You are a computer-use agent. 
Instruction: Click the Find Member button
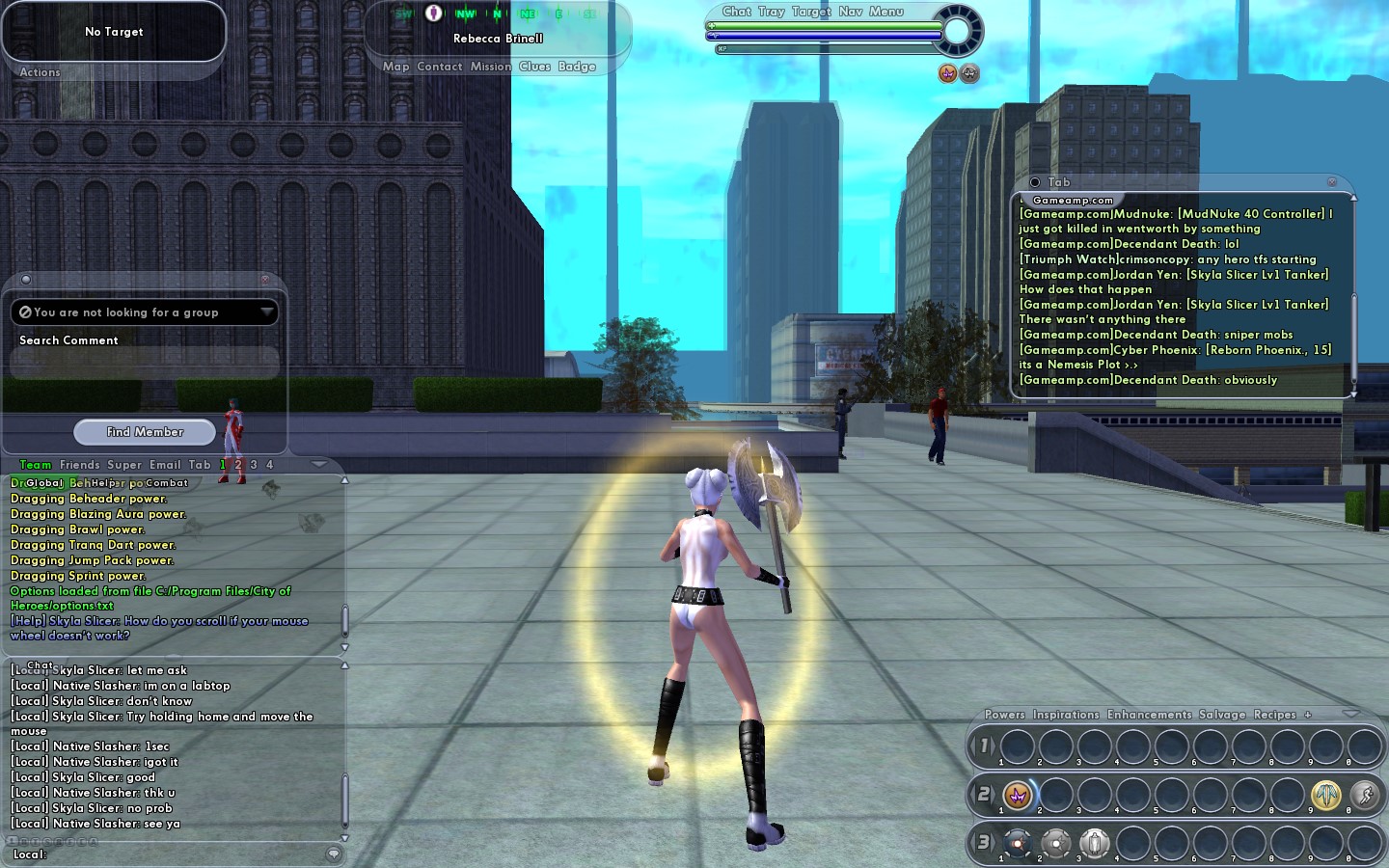click(145, 432)
